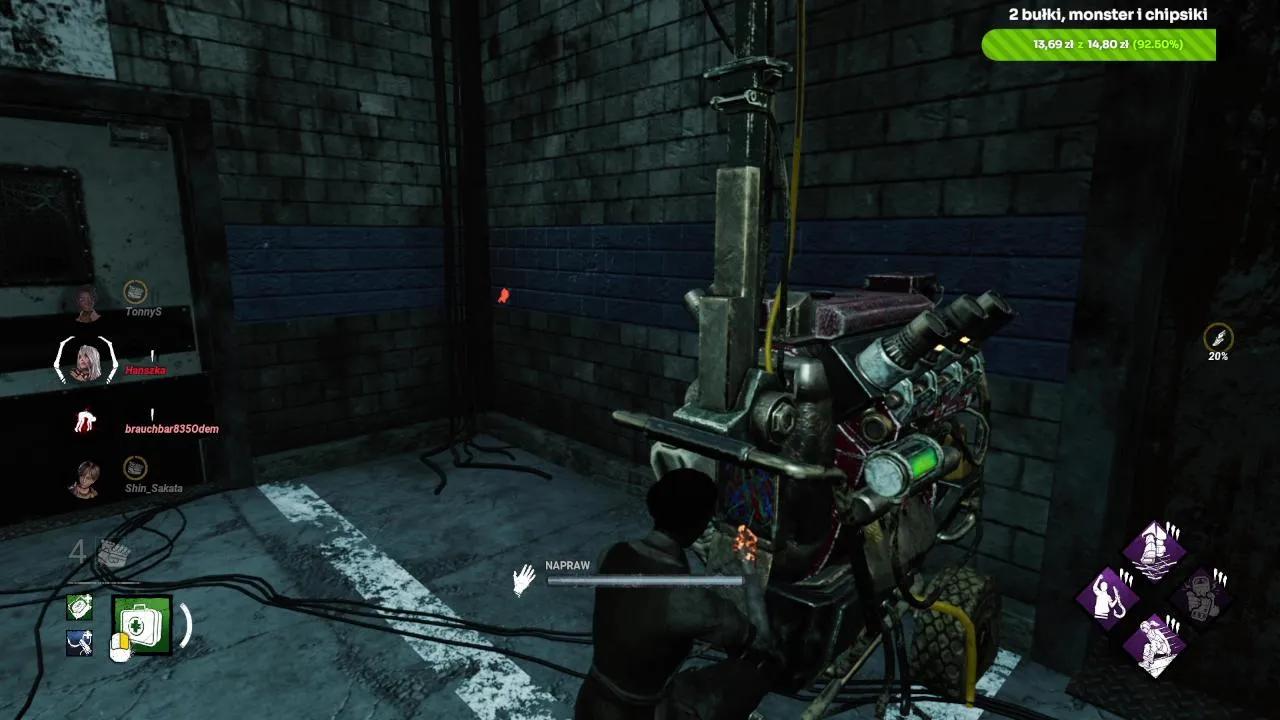This screenshot has width=1280, height=720.
Task: Click the green bandage medkit add-on
Action: point(80,606)
